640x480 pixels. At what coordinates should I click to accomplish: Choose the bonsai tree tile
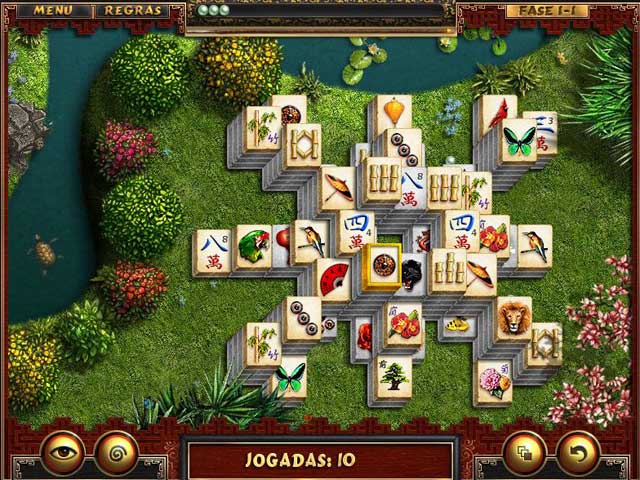click(x=392, y=378)
